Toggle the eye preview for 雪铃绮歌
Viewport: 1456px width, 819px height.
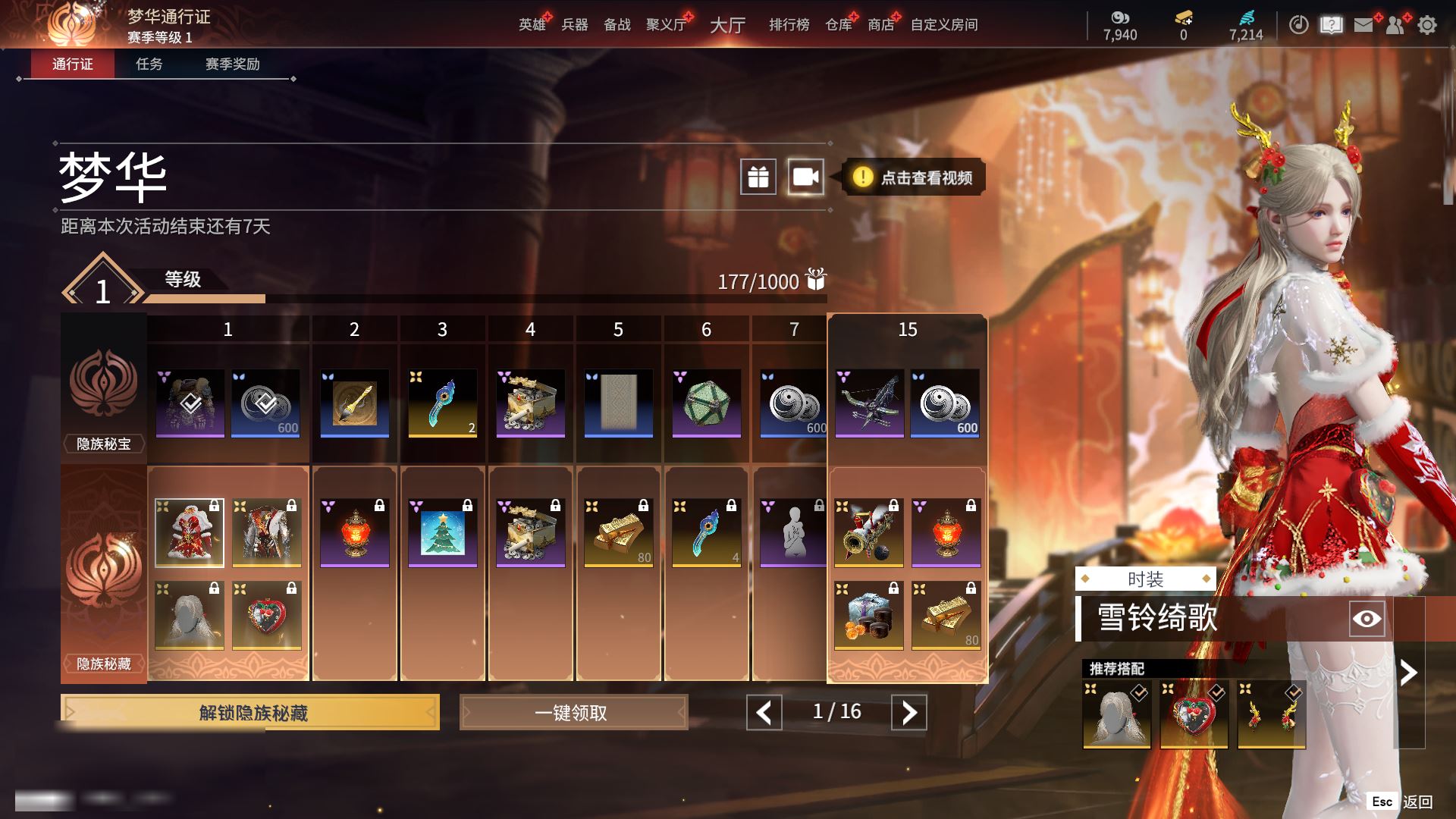[x=1367, y=619]
